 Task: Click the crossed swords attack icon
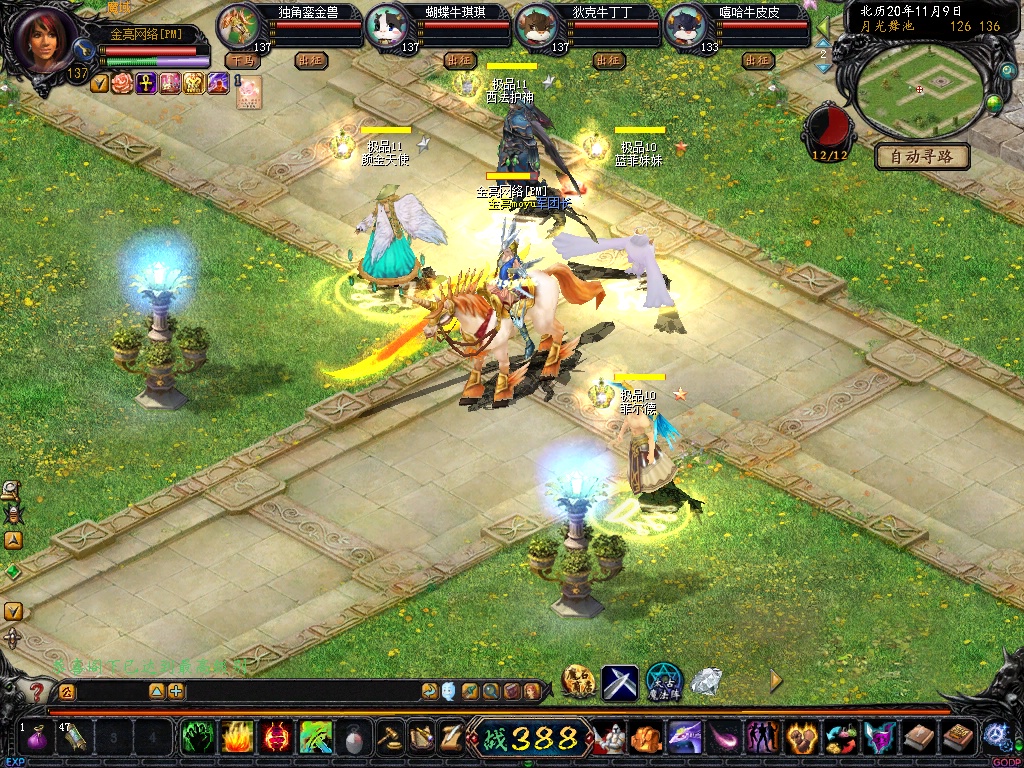[x=620, y=682]
